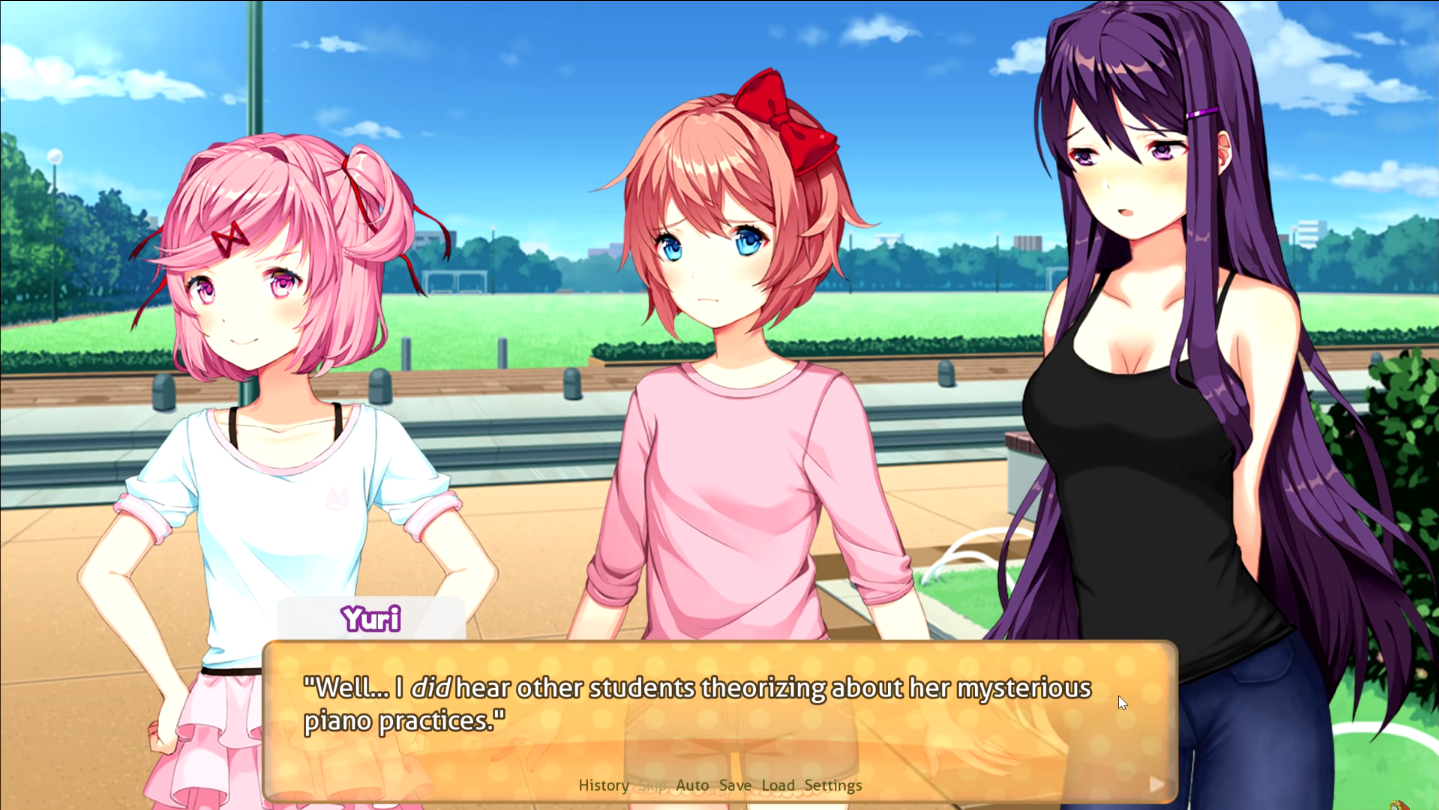Open the Save screen

click(x=737, y=785)
